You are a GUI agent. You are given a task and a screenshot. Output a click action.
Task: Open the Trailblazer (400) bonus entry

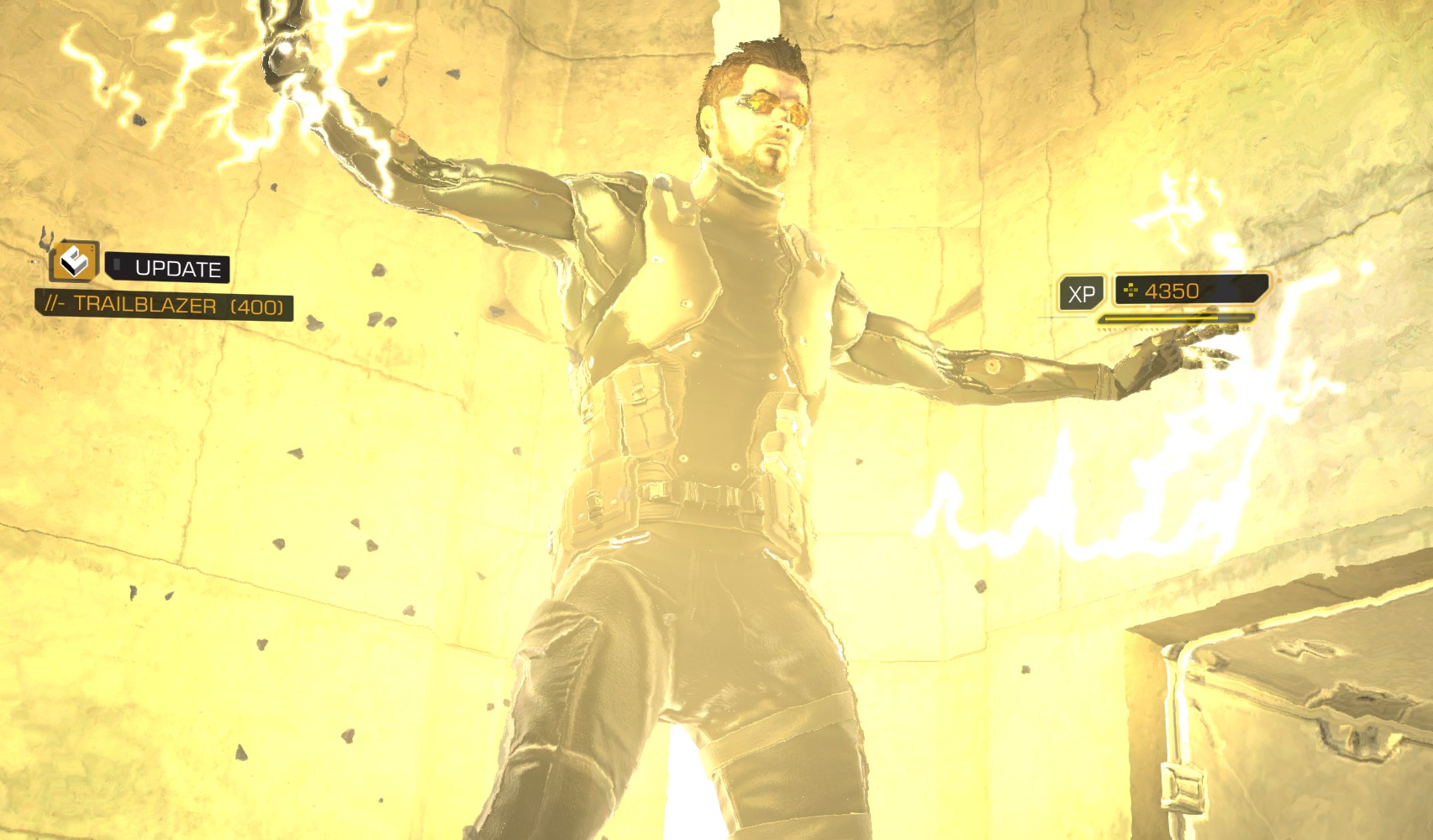(x=165, y=305)
